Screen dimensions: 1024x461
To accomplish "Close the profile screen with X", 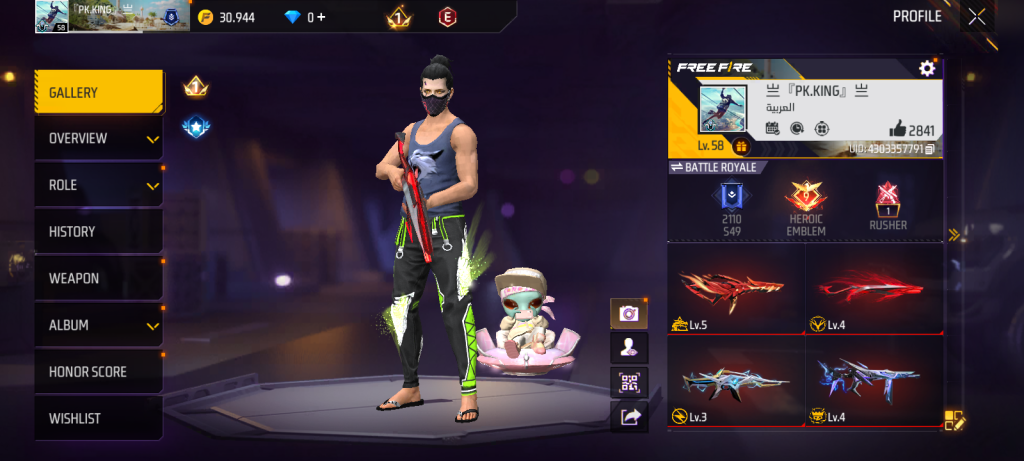I will 977,16.
